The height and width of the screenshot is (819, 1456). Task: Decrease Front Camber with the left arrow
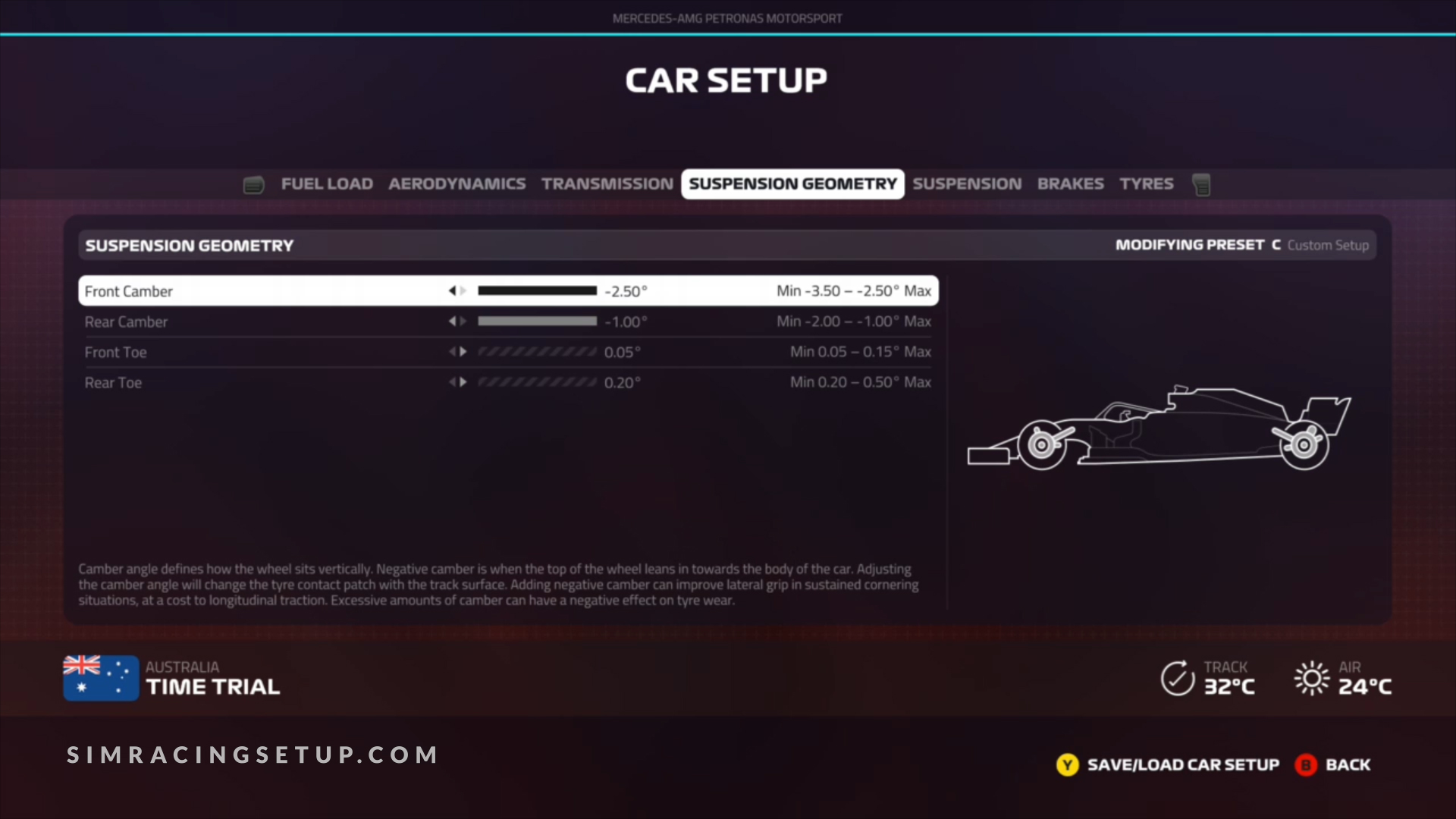(453, 290)
